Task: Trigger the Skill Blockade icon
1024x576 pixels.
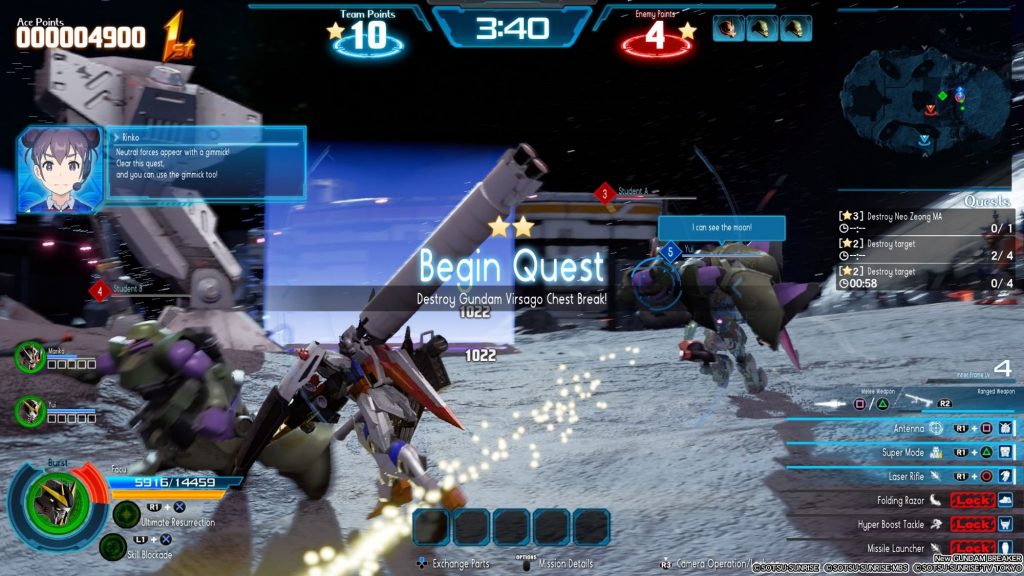Action: (x=113, y=546)
